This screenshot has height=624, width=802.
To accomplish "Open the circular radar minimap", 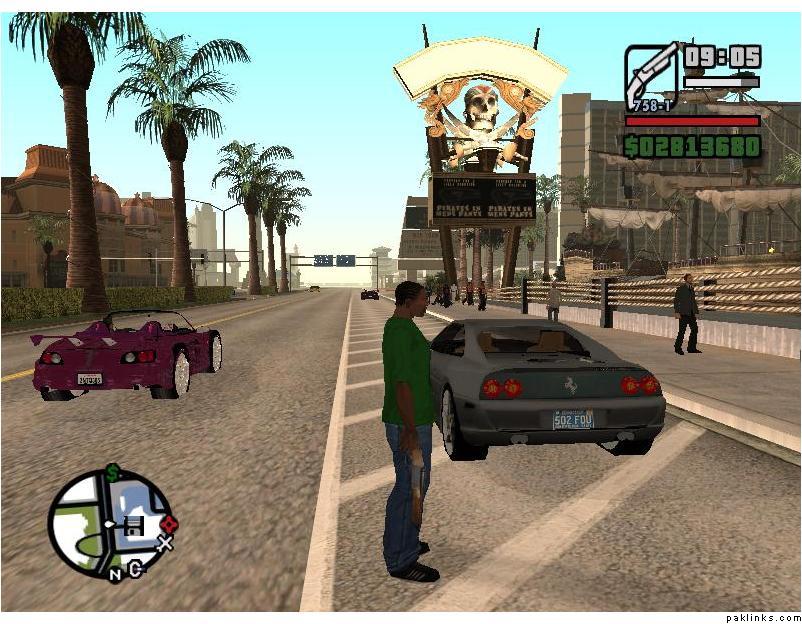I will point(110,523).
